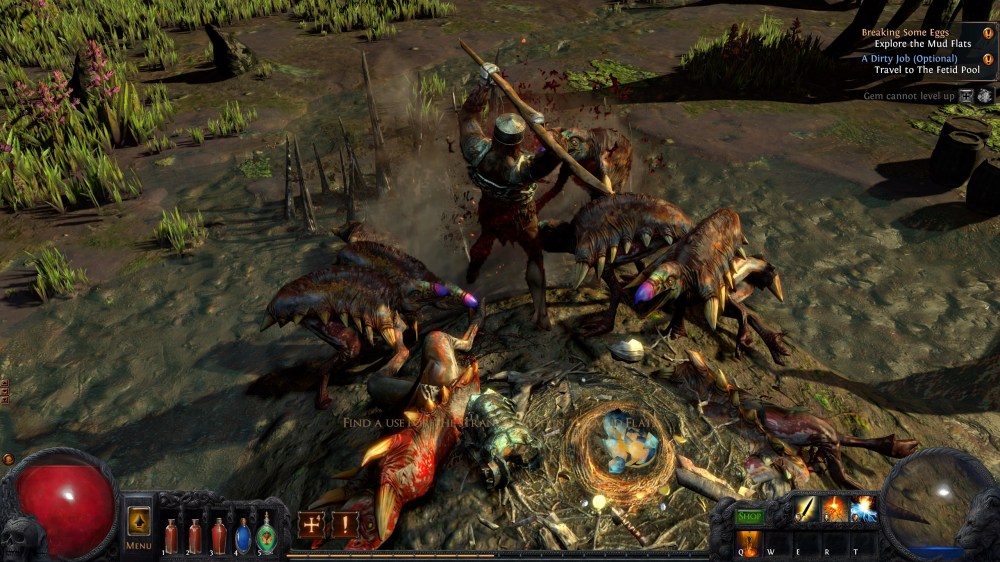
Task: Click the exclamation mark notification icon
Action: [x=345, y=524]
